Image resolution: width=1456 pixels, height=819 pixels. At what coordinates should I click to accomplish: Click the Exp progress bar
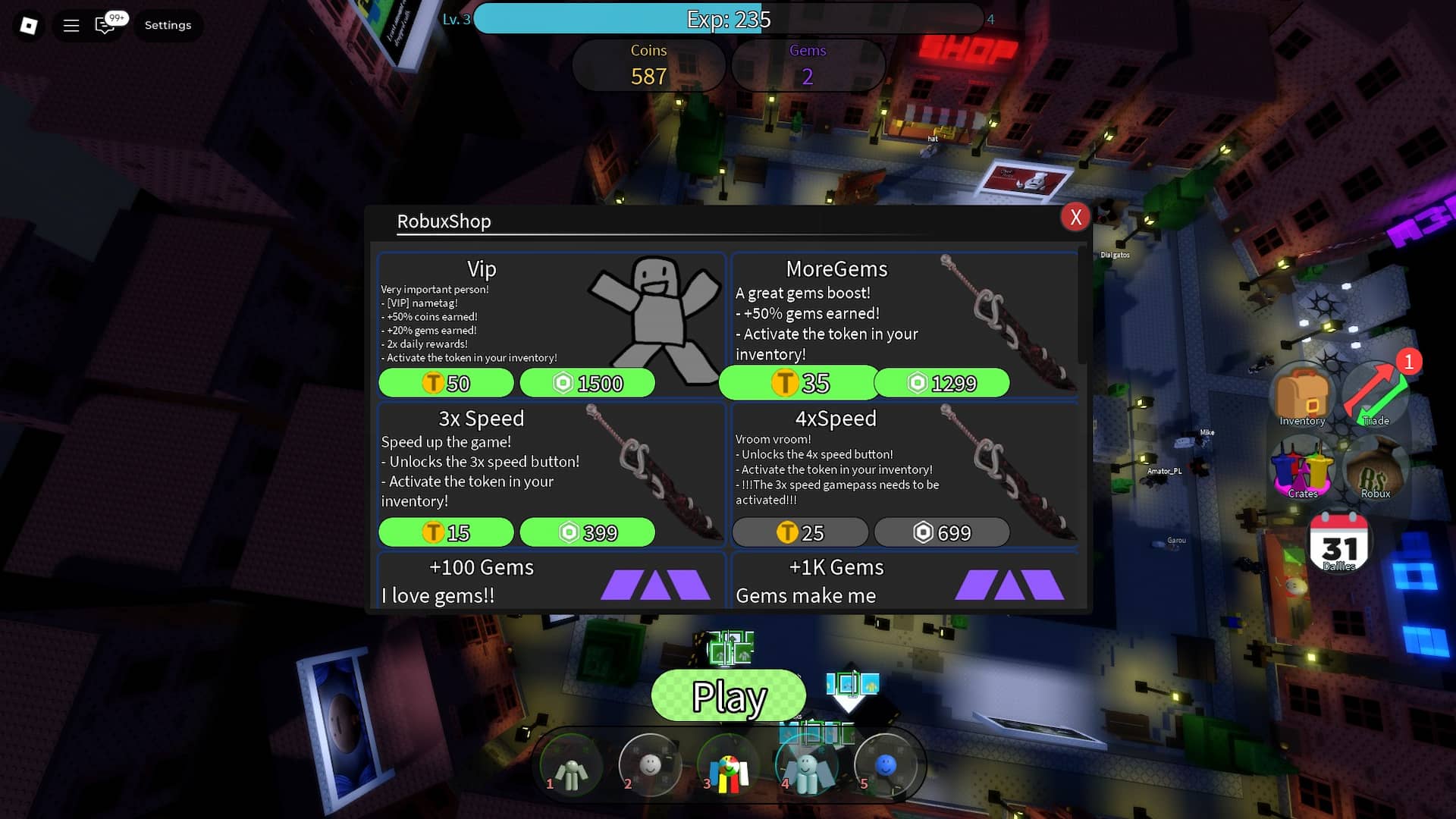tap(728, 20)
